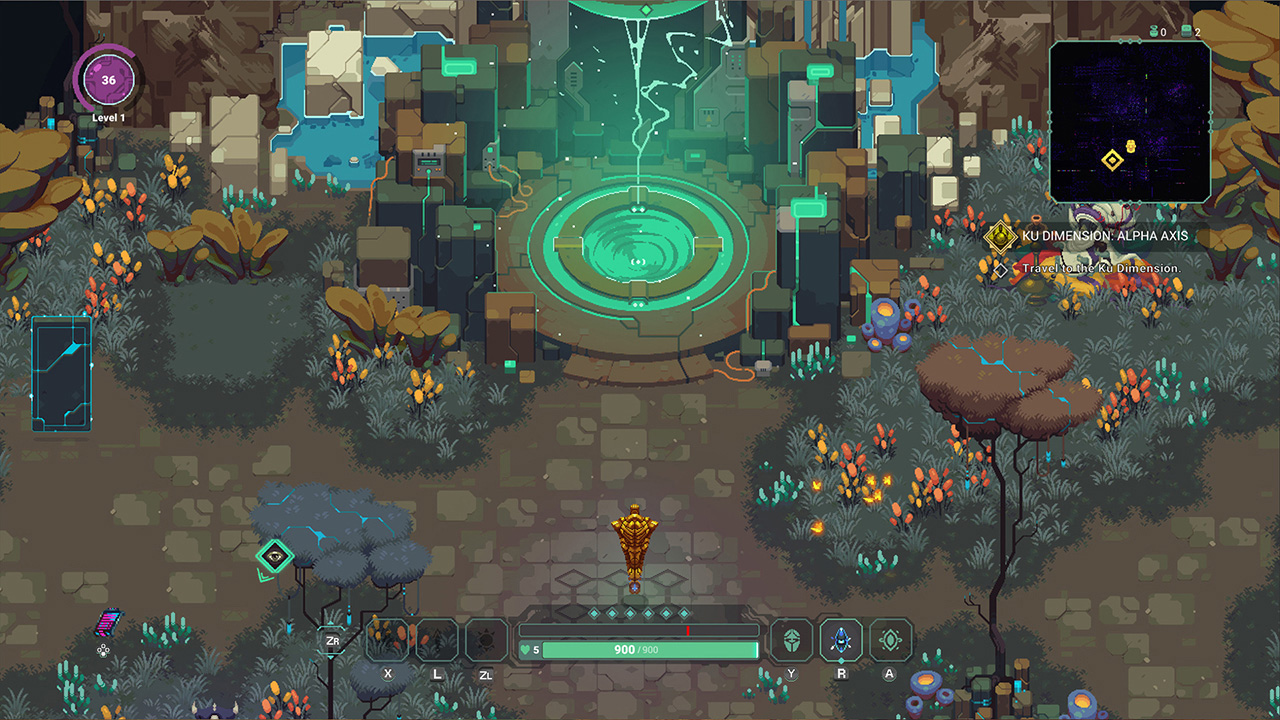Activate the drone gadget bound to R
This screenshot has height=720, width=1280.
tap(840, 640)
